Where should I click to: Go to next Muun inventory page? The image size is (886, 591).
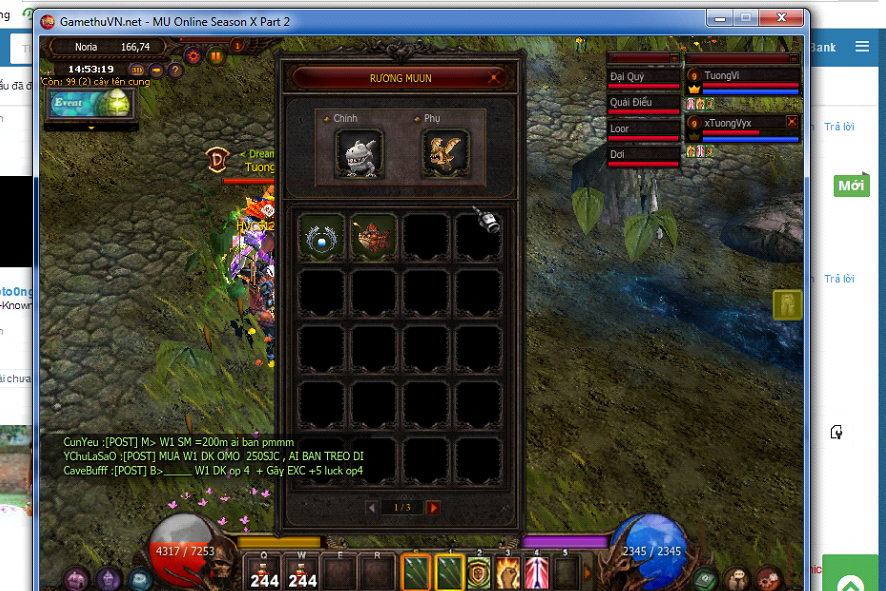point(433,508)
